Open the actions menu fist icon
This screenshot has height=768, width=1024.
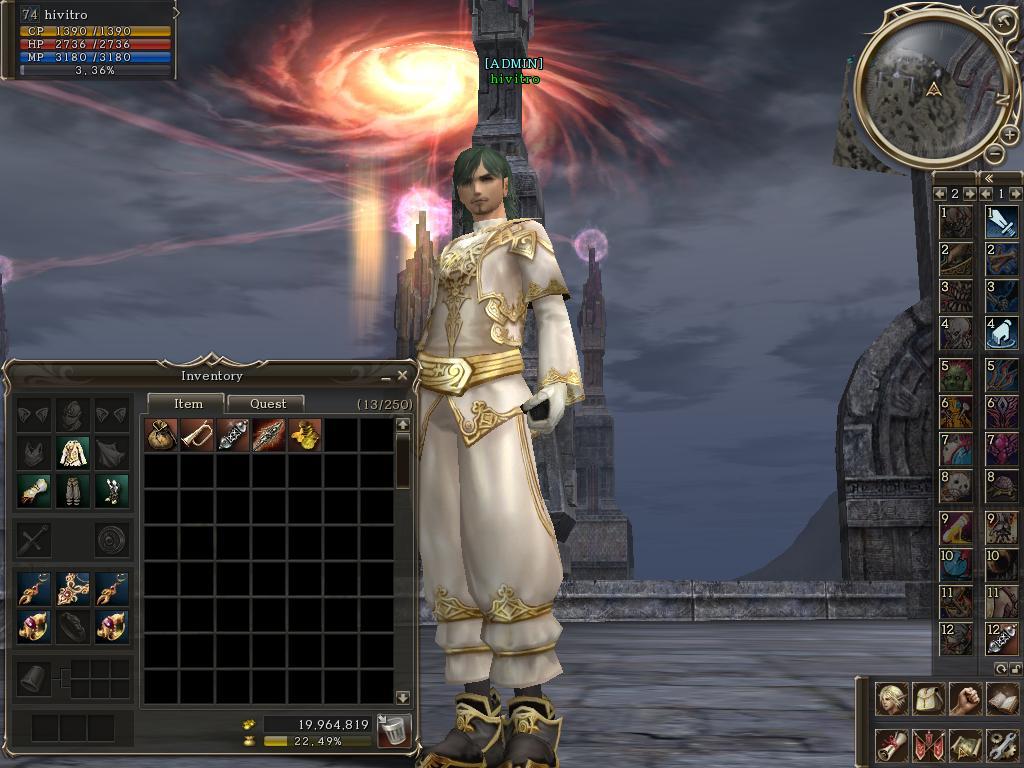point(965,699)
